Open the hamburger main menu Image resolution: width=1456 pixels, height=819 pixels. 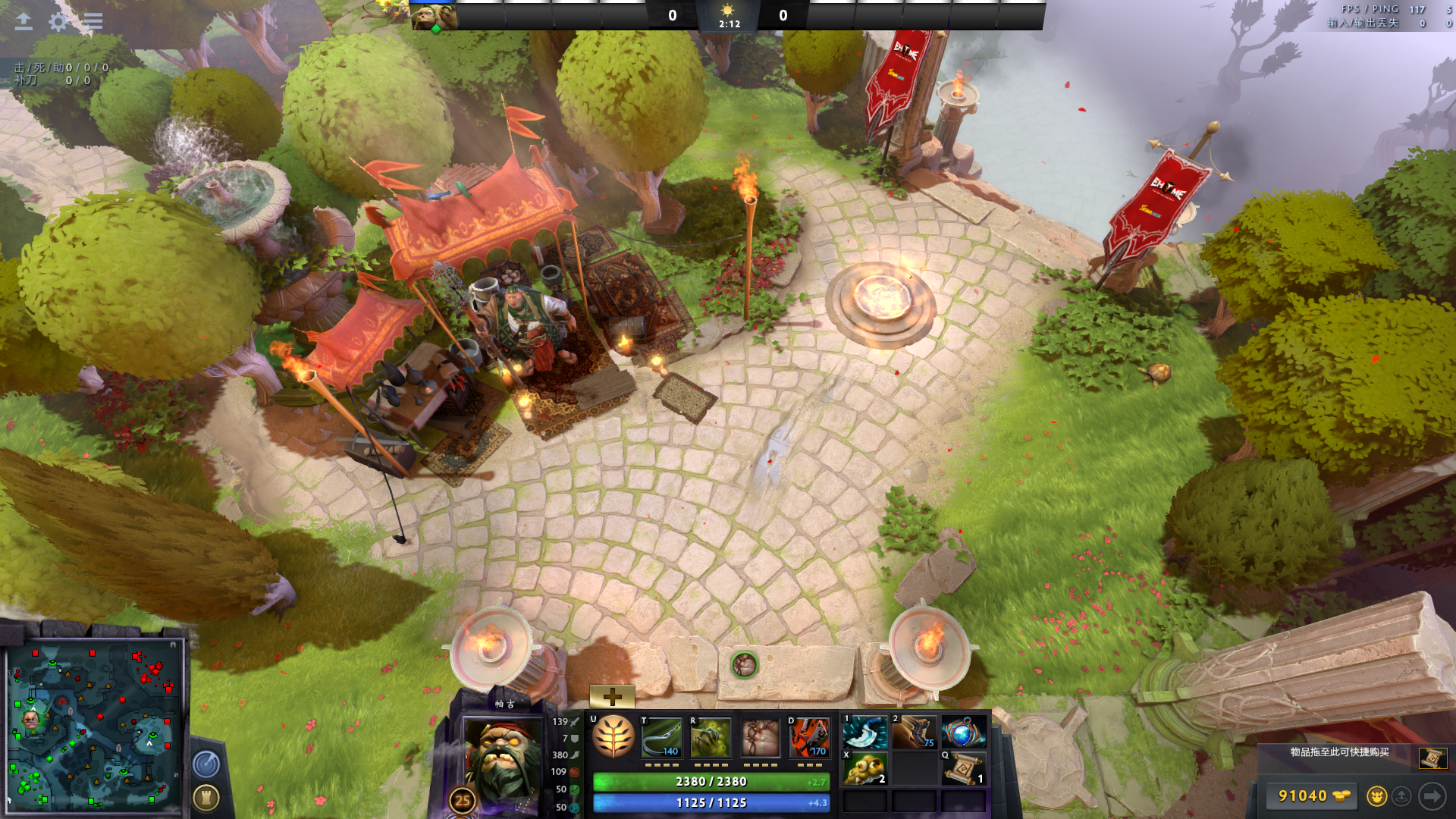tap(93, 21)
